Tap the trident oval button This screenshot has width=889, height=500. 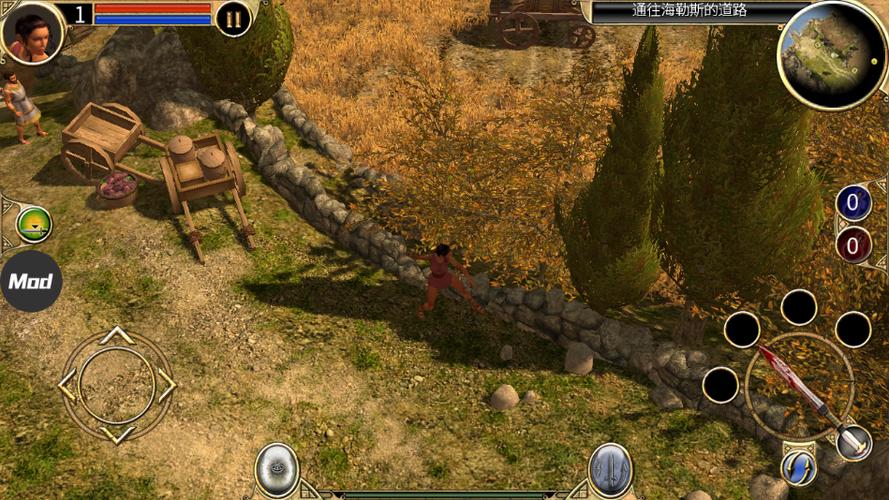click(x=609, y=469)
